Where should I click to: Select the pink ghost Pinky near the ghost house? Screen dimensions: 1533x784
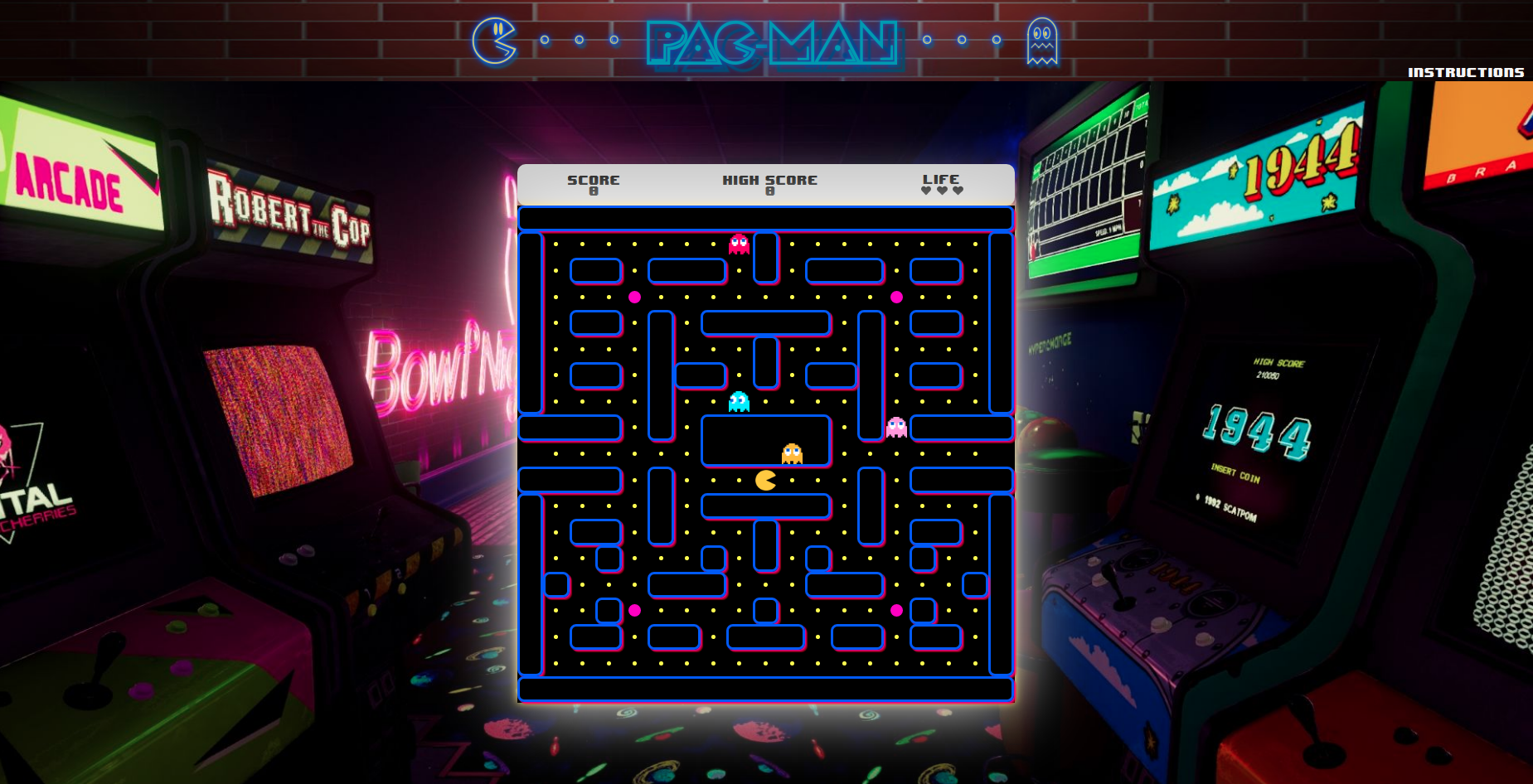895,428
